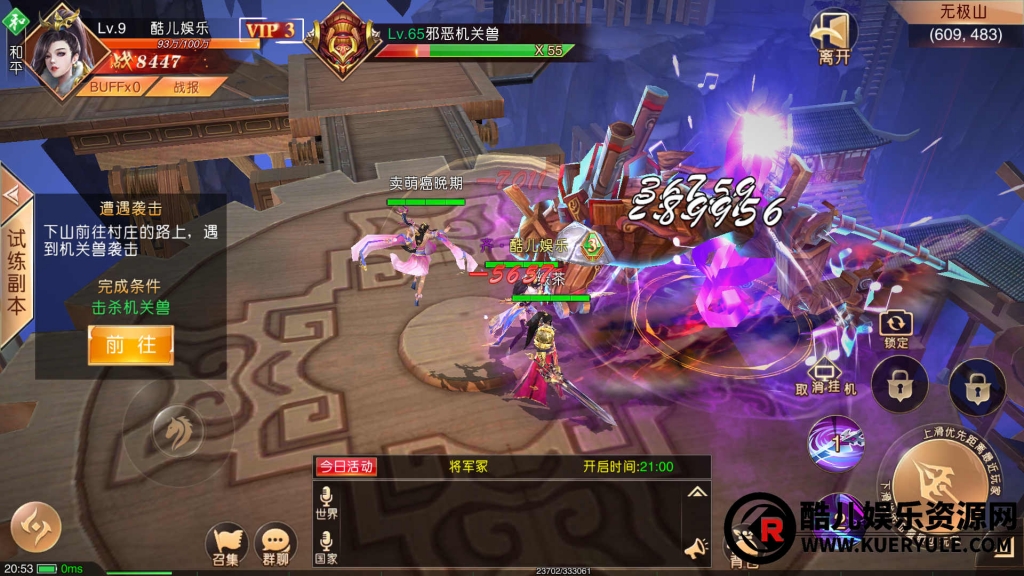Screen dimensions: 1024x576
Task: Open the 战报 battle report
Action: coord(187,87)
